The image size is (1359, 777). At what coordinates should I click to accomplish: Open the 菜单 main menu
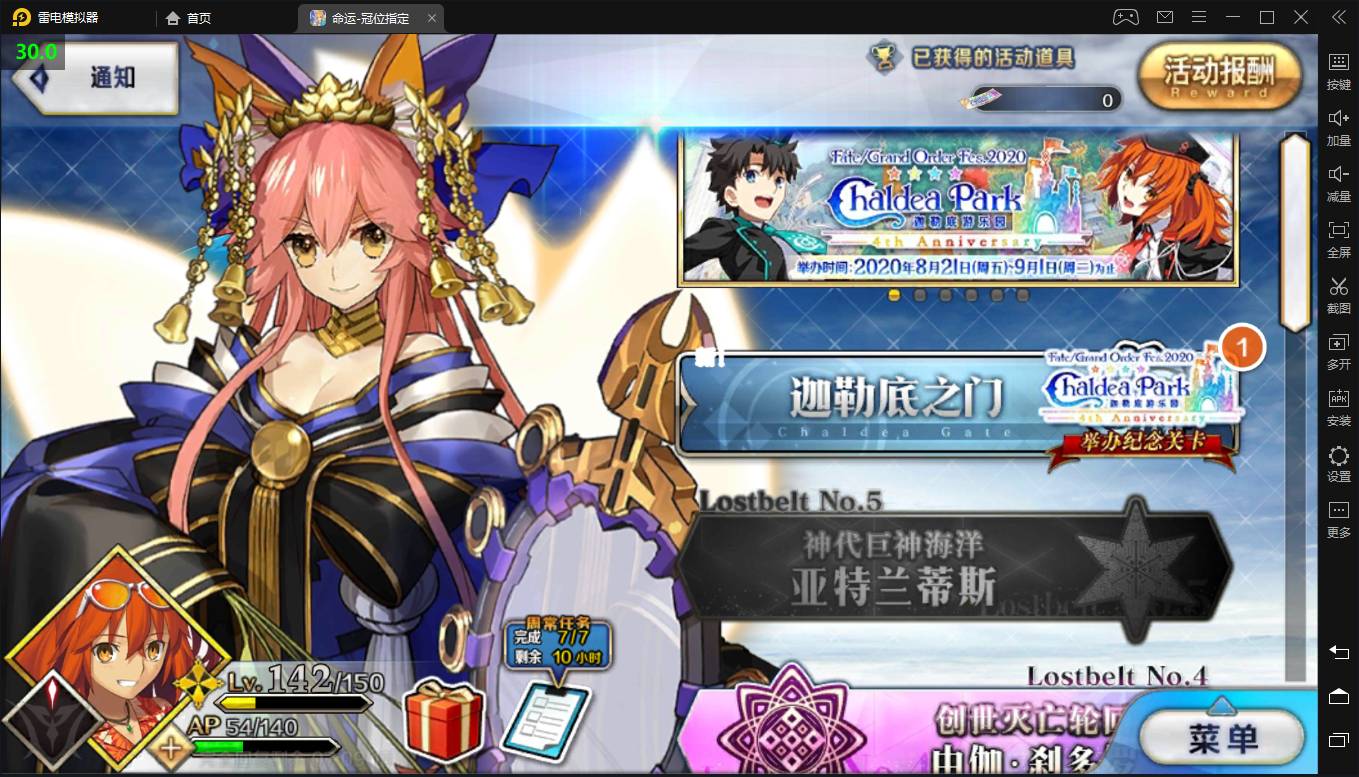tap(1223, 738)
